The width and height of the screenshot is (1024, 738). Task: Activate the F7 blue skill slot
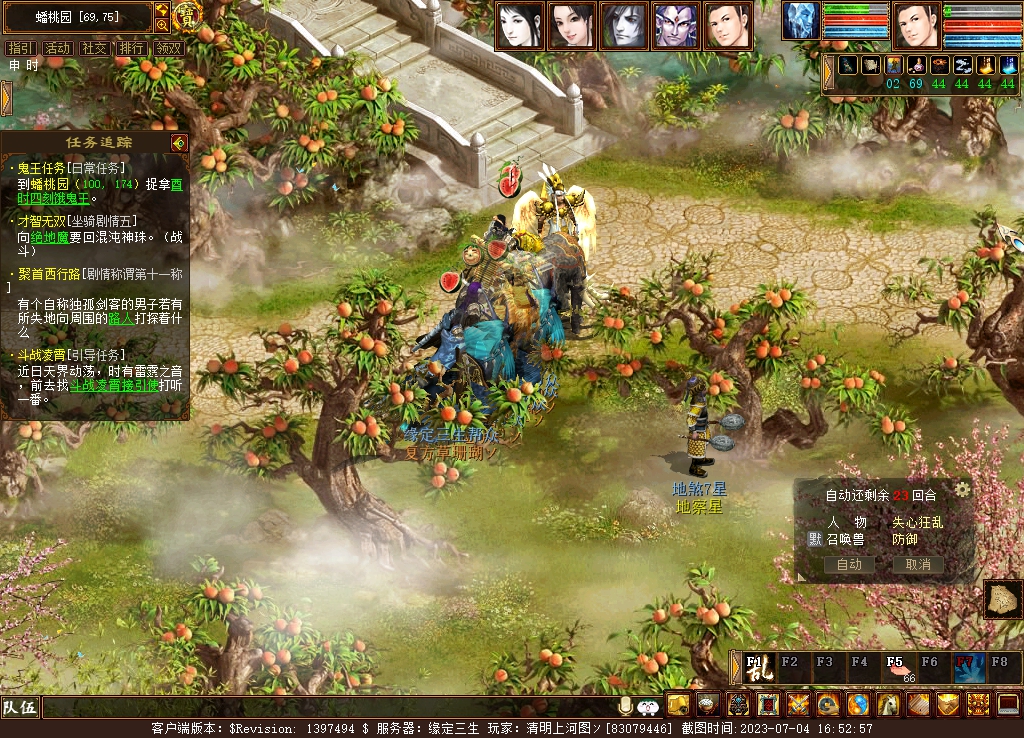968,667
